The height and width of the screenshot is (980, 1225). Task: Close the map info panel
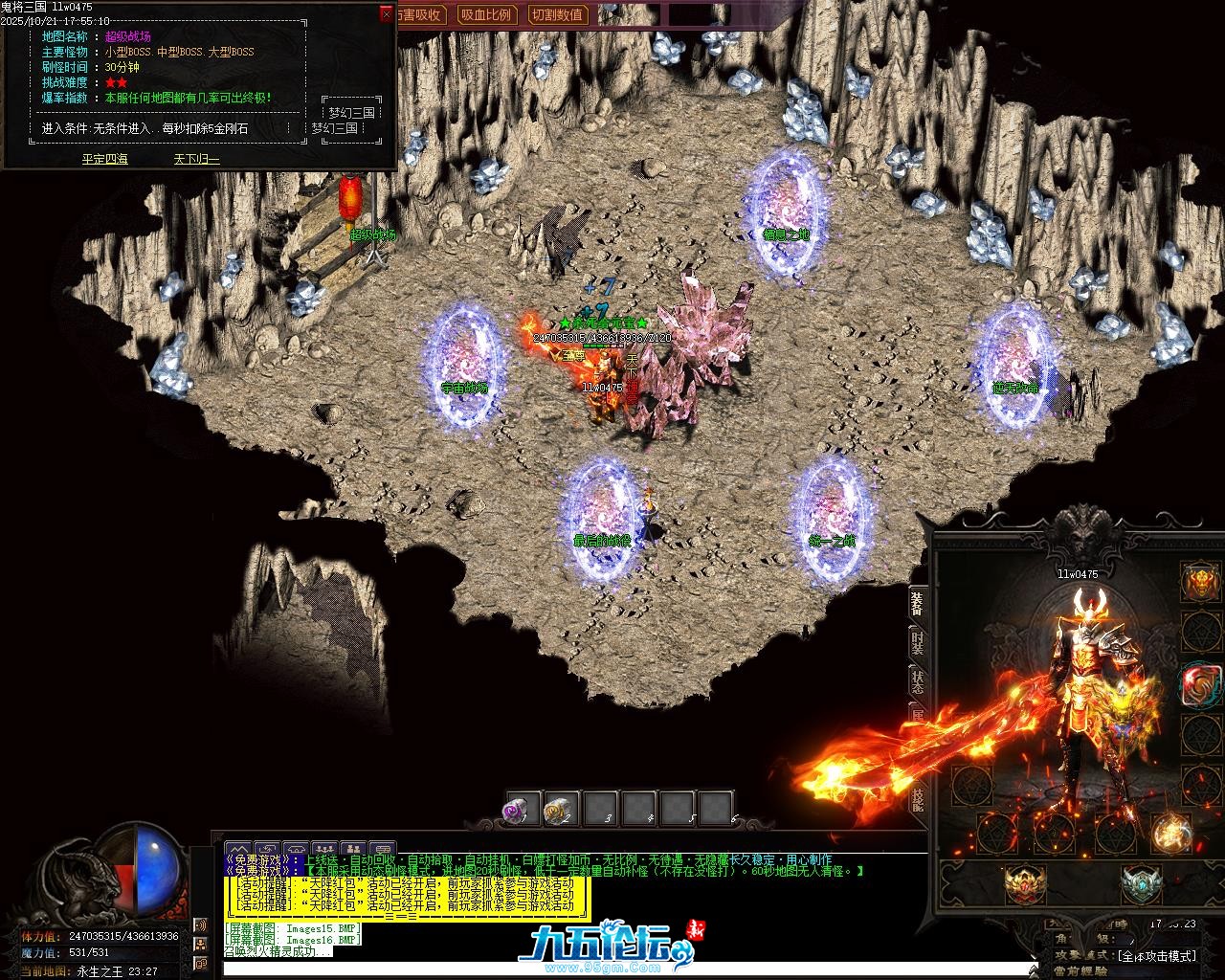[386, 14]
